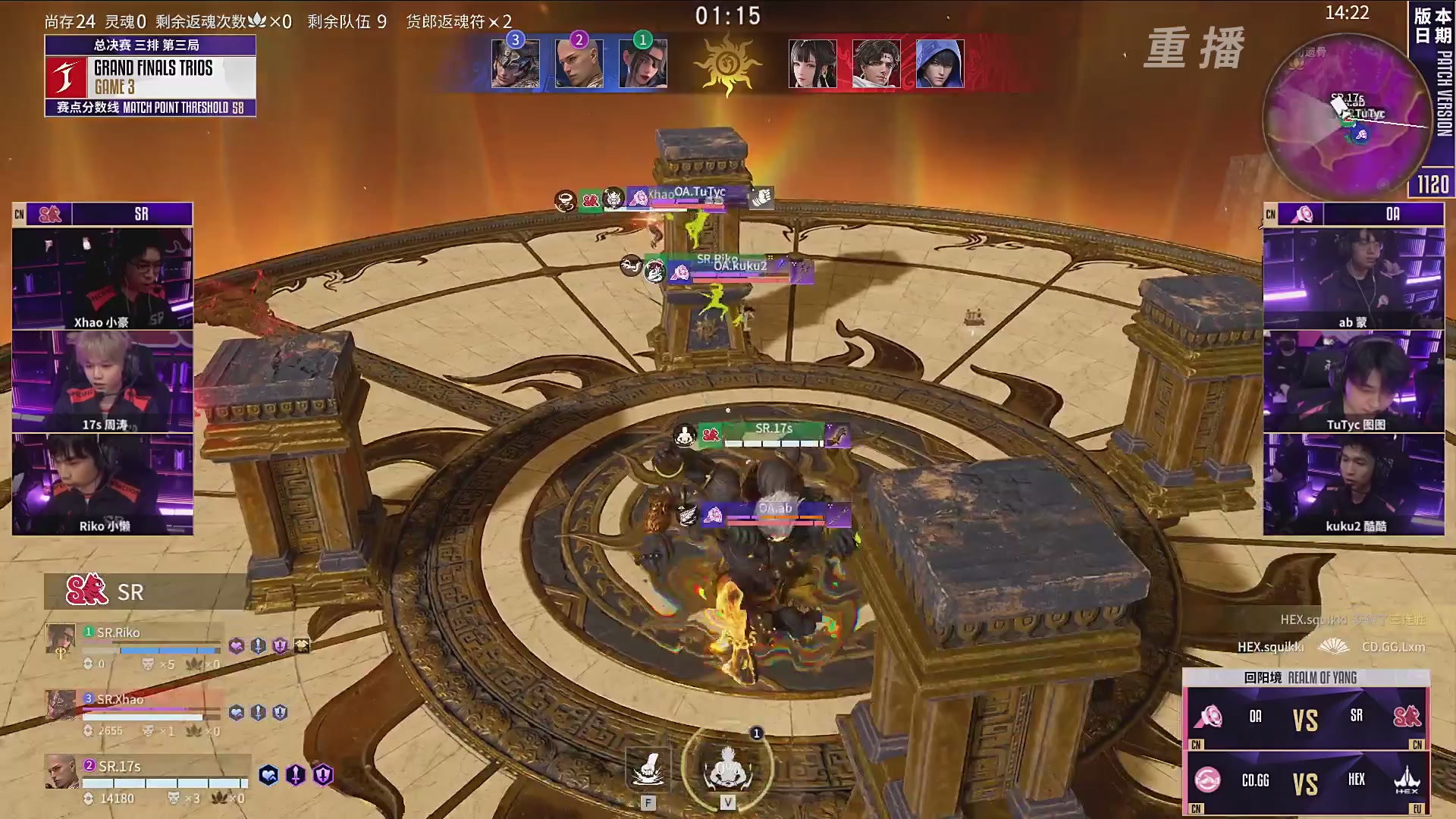
Task: Select 17s player webcam feed
Action: click(102, 381)
